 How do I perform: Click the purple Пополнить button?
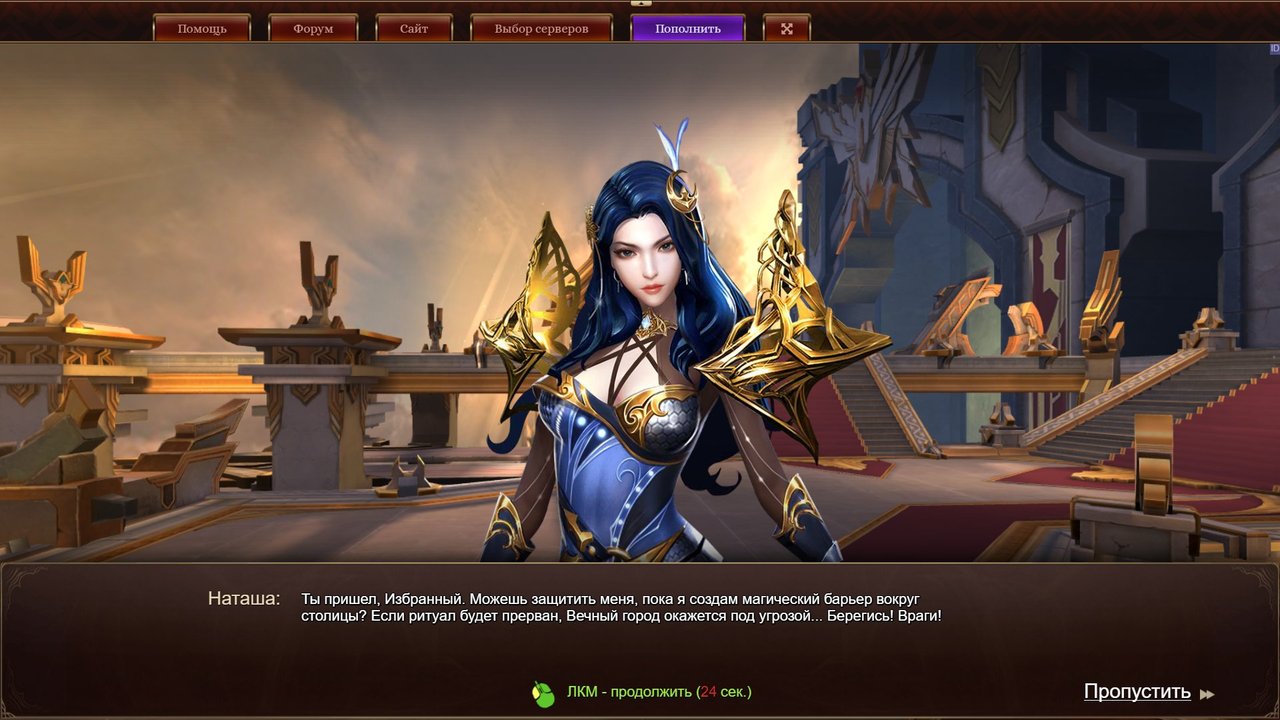(688, 28)
